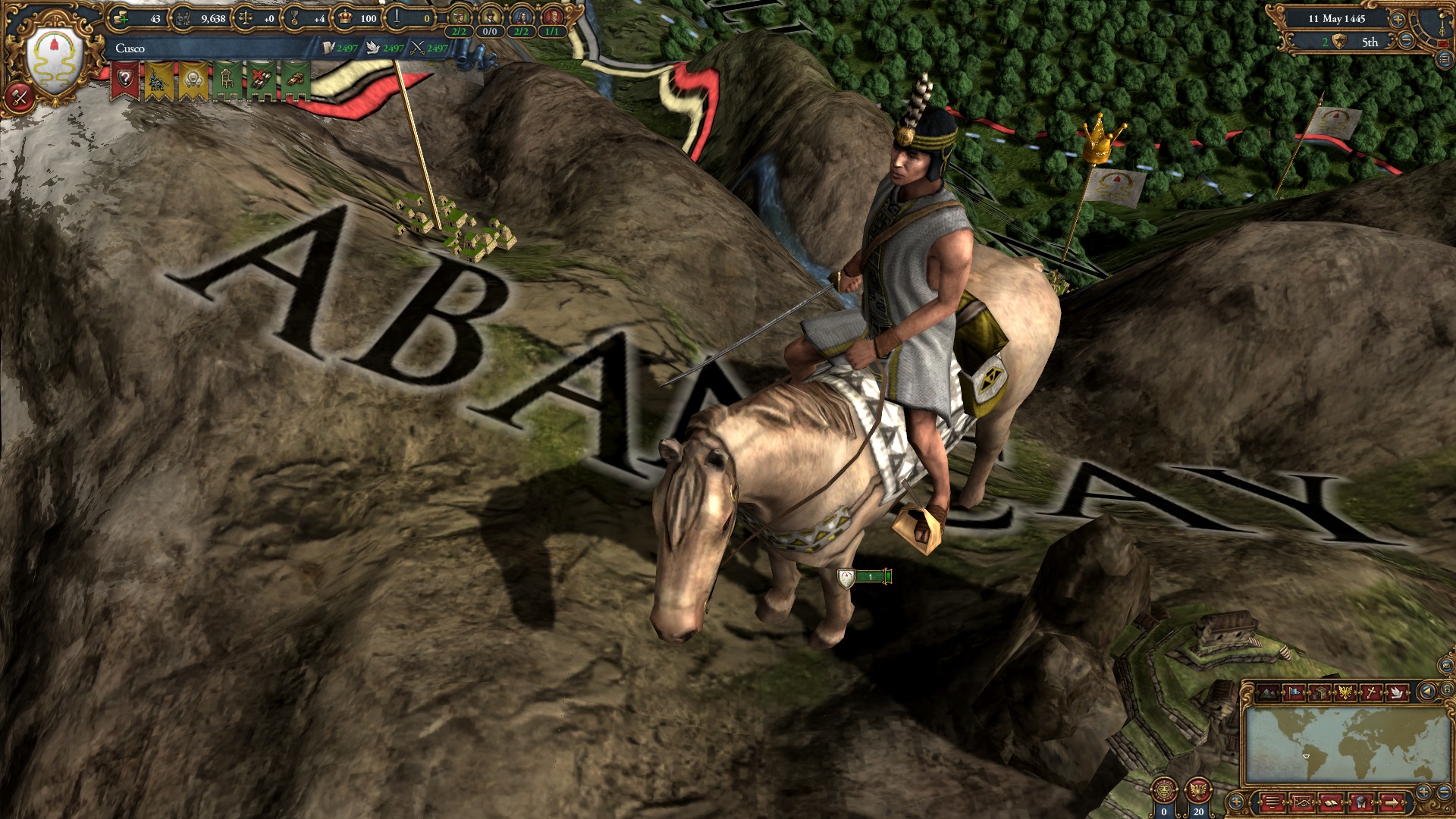This screenshot has width=1456, height=819.
Task: Open the army alert banner under Cusco
Action: [158, 79]
